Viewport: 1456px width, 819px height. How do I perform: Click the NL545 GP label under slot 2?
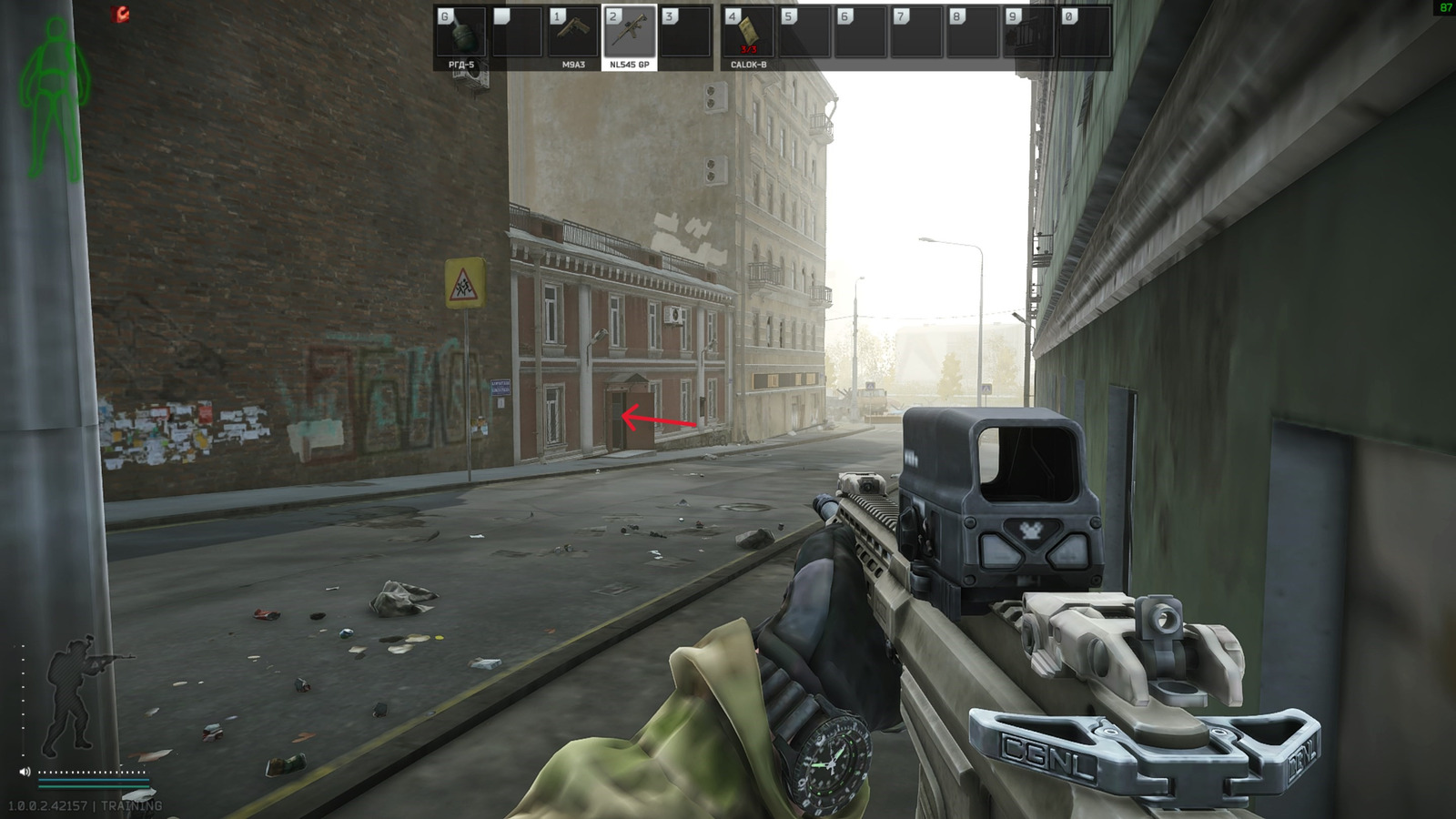pos(630,65)
